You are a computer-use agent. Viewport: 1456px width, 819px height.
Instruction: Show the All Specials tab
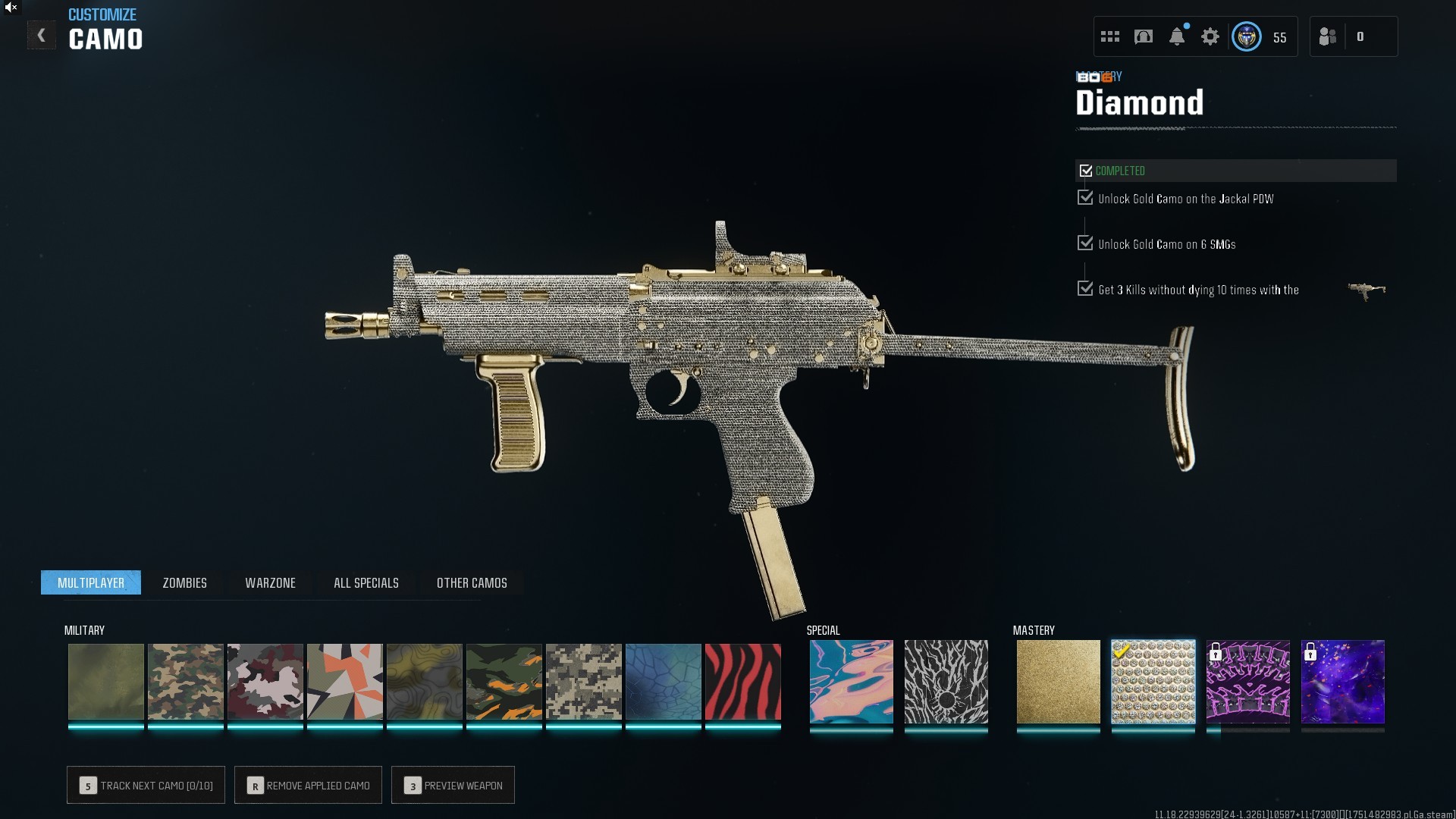point(366,582)
